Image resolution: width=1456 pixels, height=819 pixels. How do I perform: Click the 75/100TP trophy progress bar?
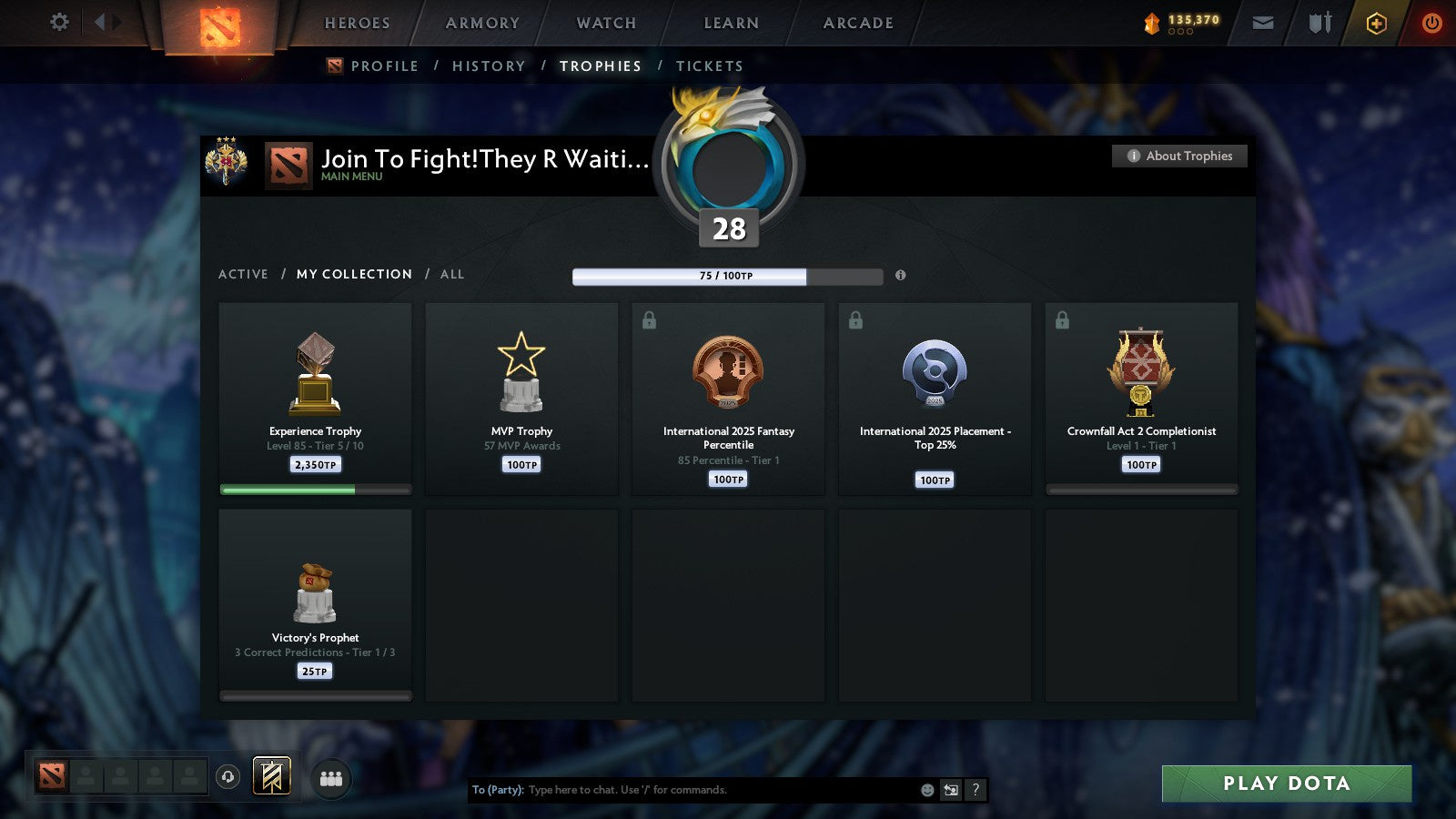coord(726,276)
